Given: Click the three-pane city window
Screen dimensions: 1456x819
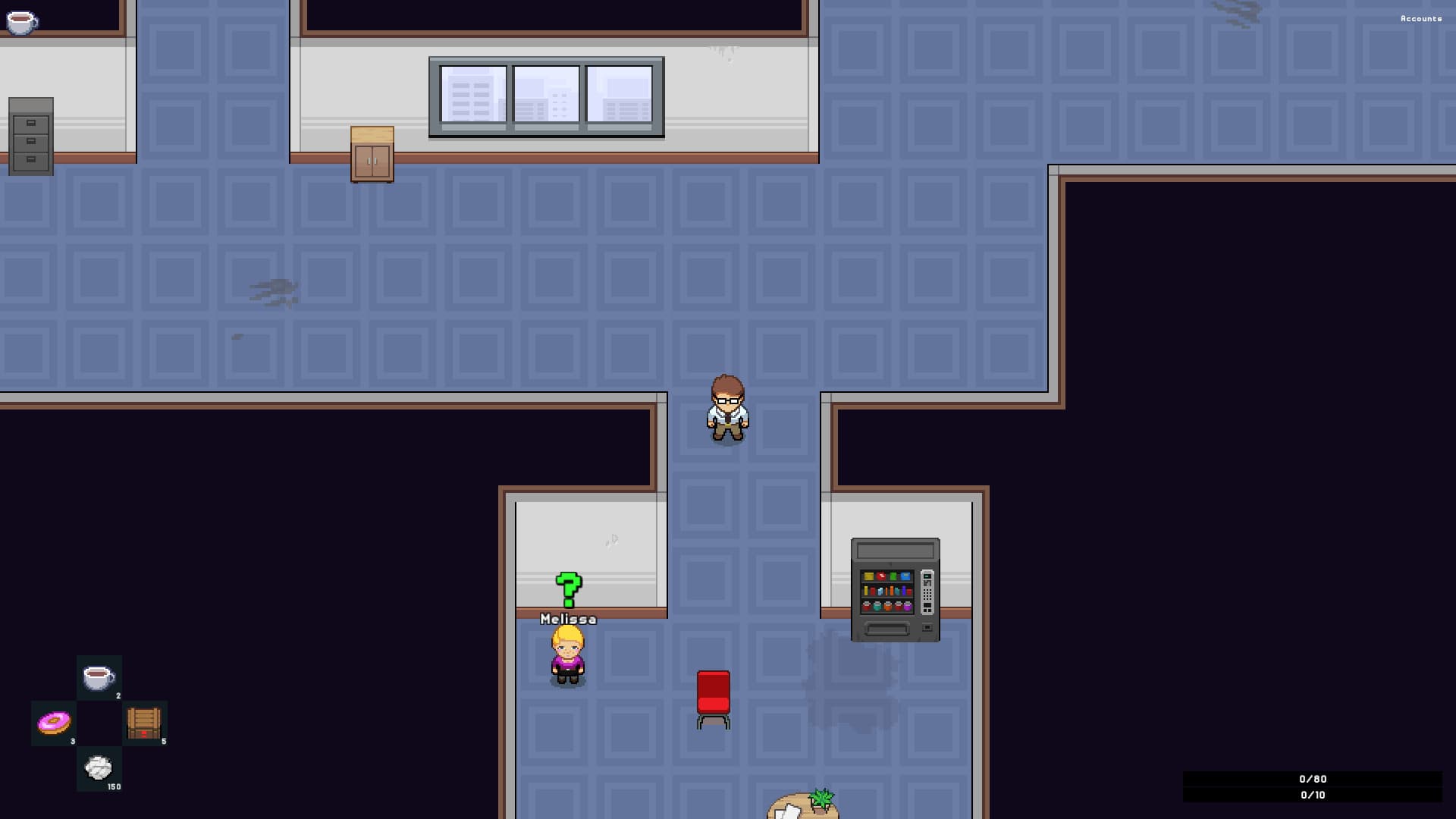Looking at the screenshot, I should click(x=547, y=97).
